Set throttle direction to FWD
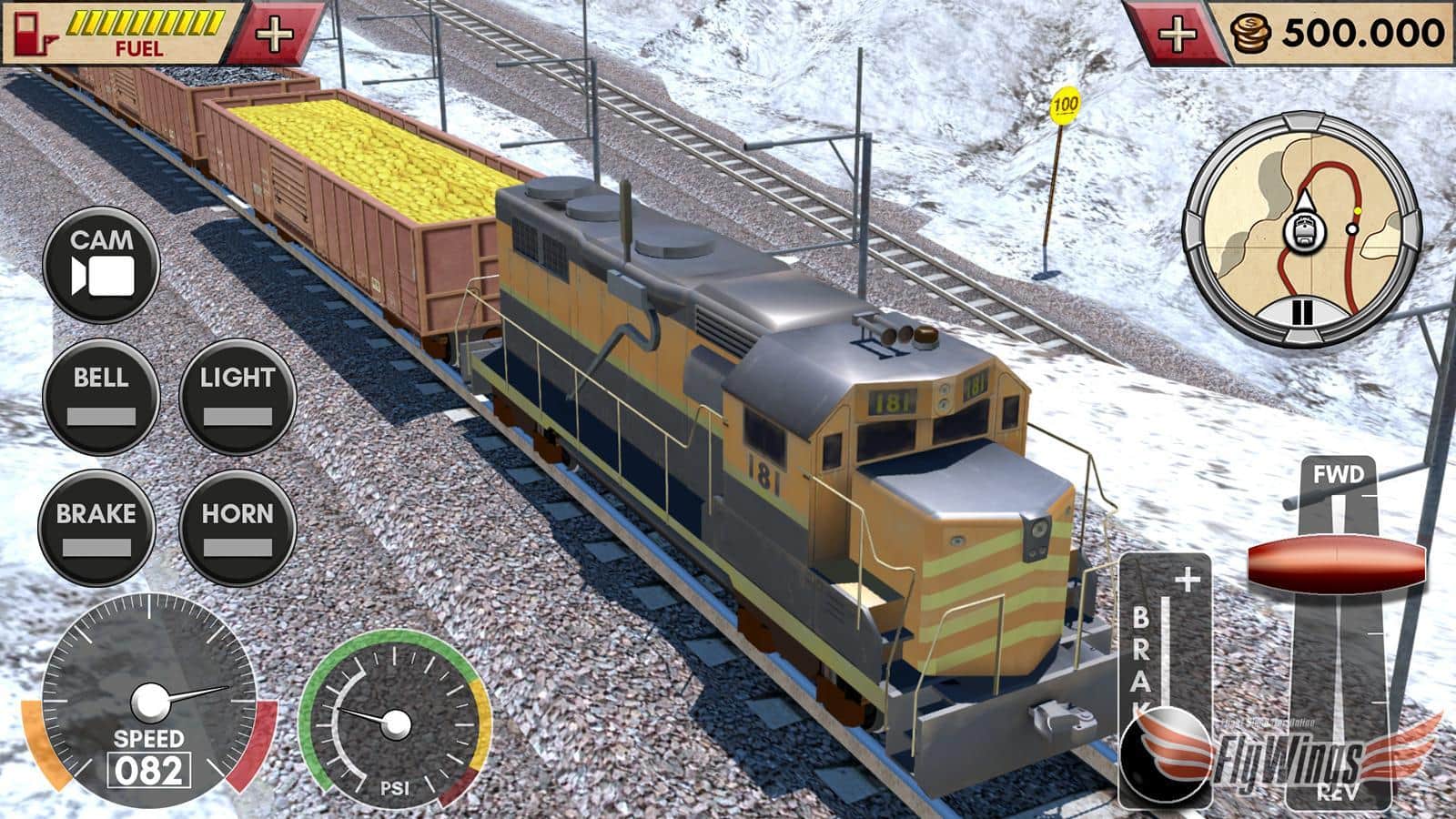Image resolution: width=1456 pixels, height=819 pixels. click(1338, 475)
